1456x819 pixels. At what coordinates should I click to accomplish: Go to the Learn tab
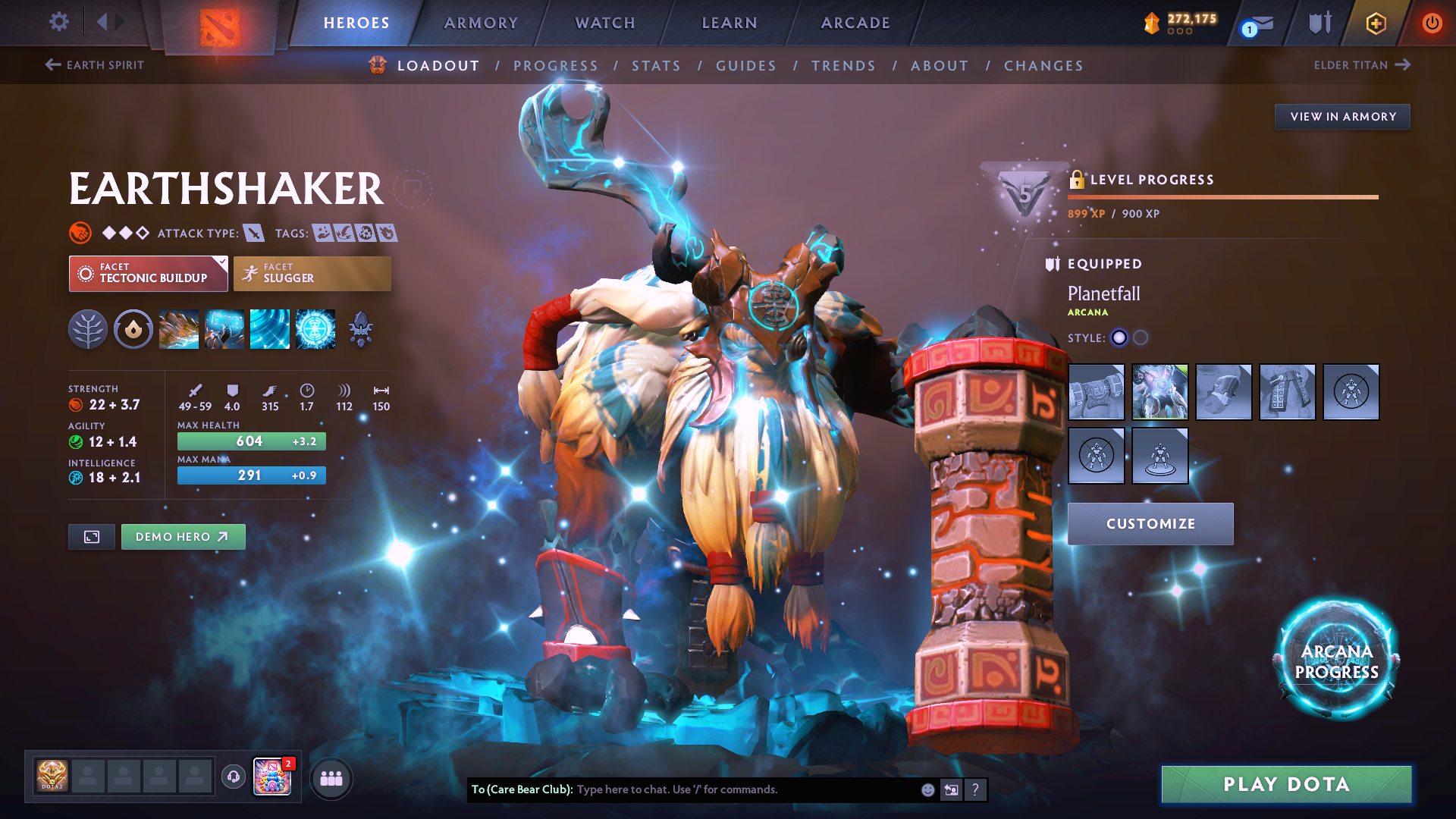pos(730,23)
